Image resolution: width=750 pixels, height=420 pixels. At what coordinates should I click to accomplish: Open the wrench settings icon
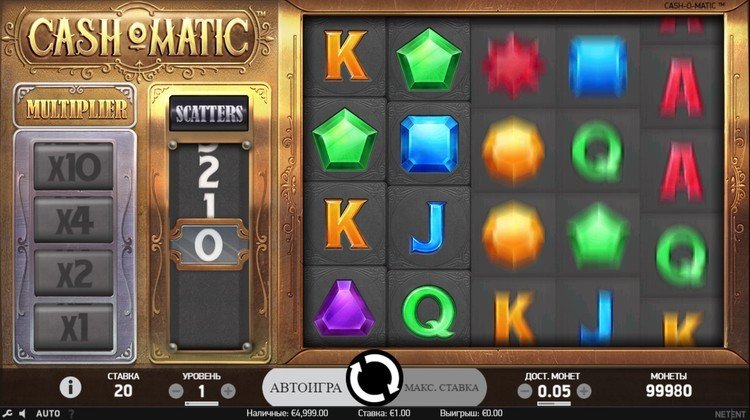pos(8,413)
